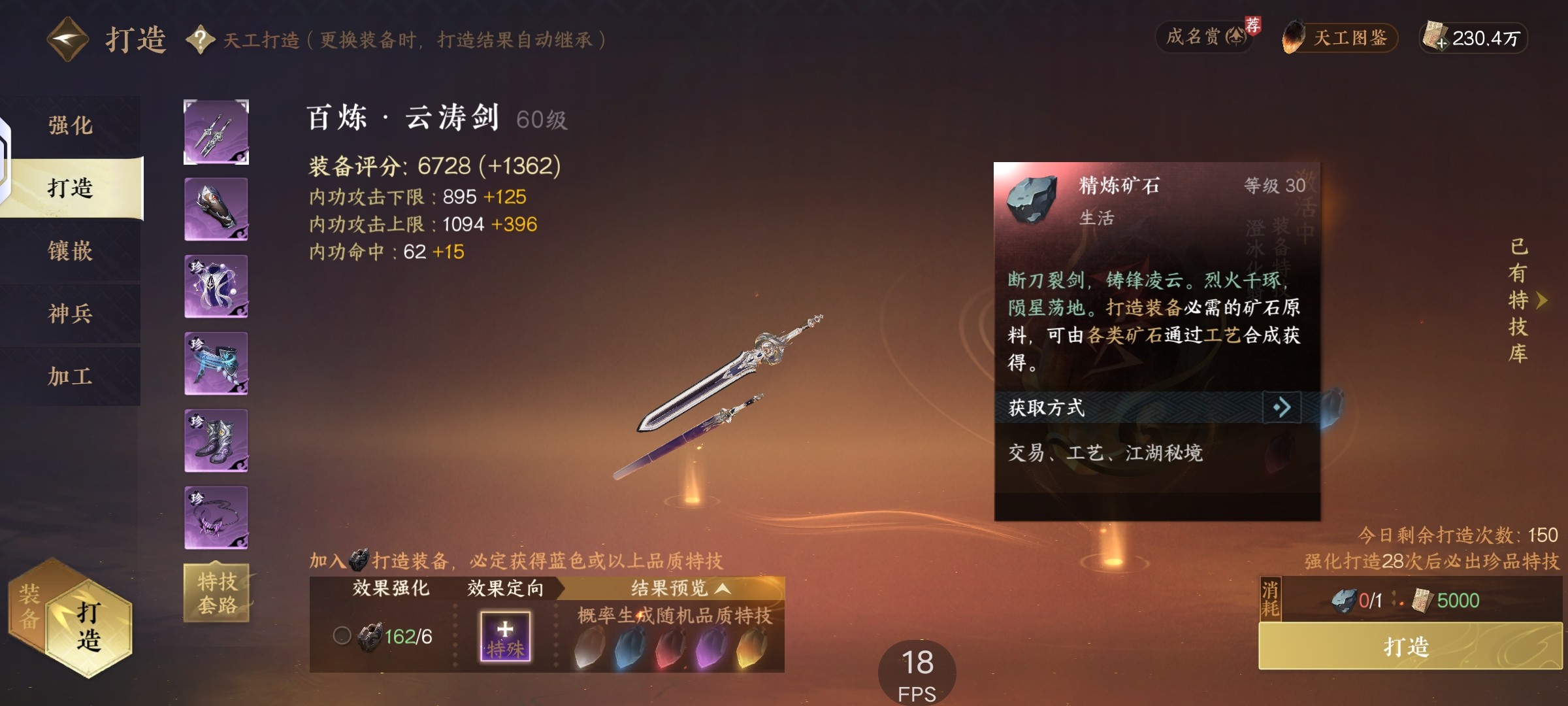Viewport: 1568px width, 706px height.
Task: Choose the necklace equipment slot
Action: 216,518
